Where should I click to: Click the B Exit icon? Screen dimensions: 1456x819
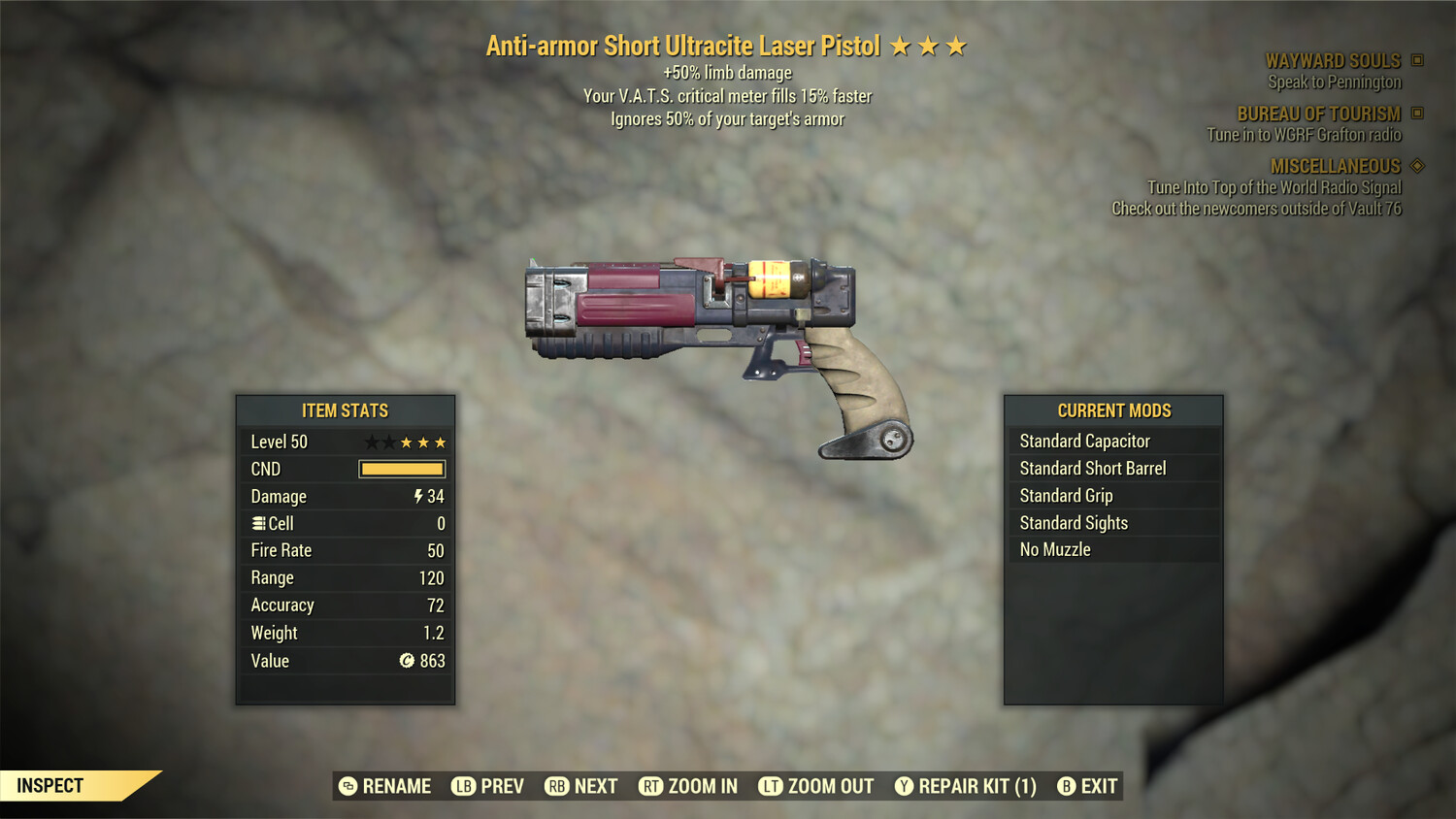coord(1067,786)
